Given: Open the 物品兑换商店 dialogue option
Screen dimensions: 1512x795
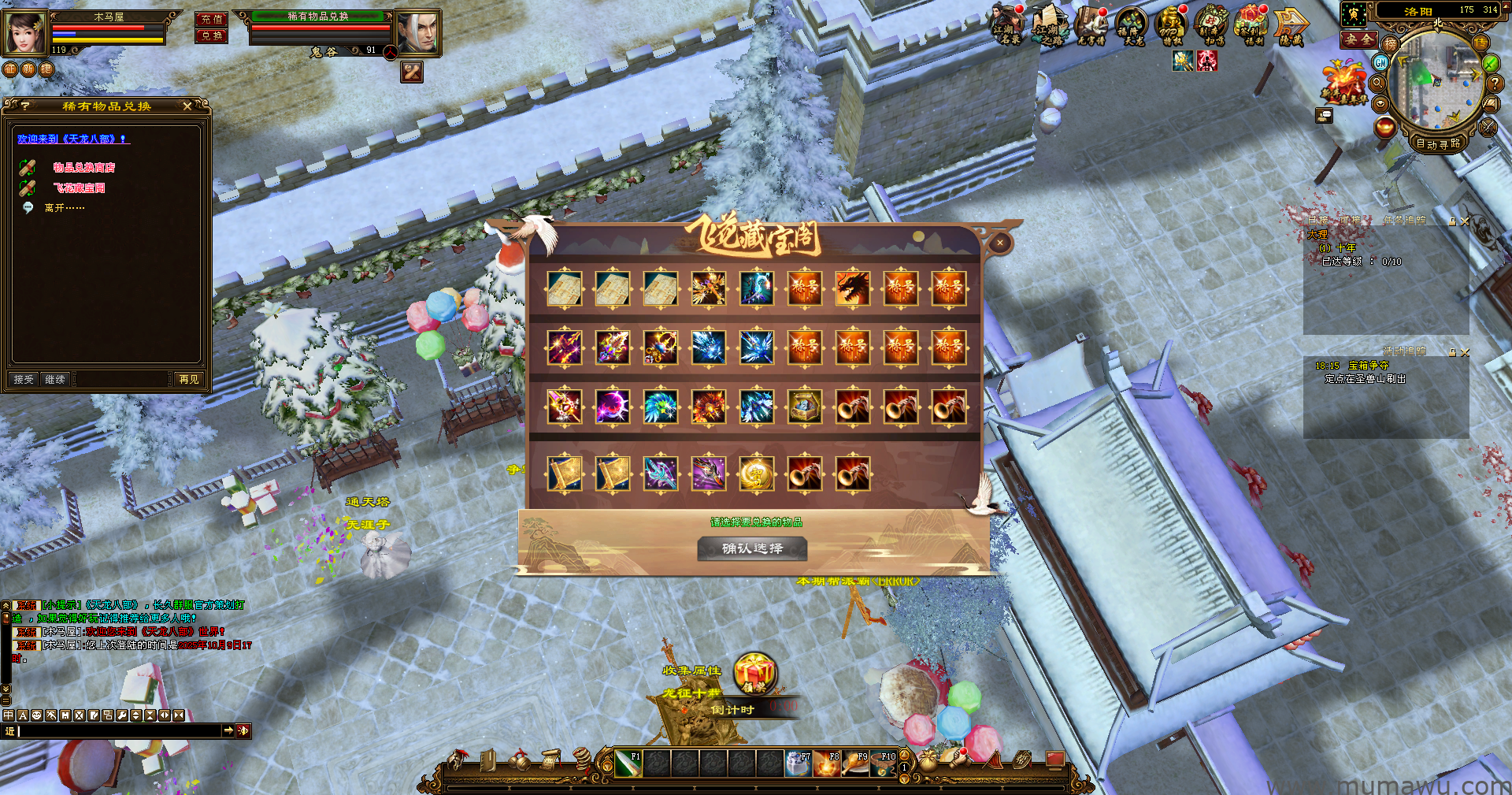Looking at the screenshot, I should click(83, 168).
